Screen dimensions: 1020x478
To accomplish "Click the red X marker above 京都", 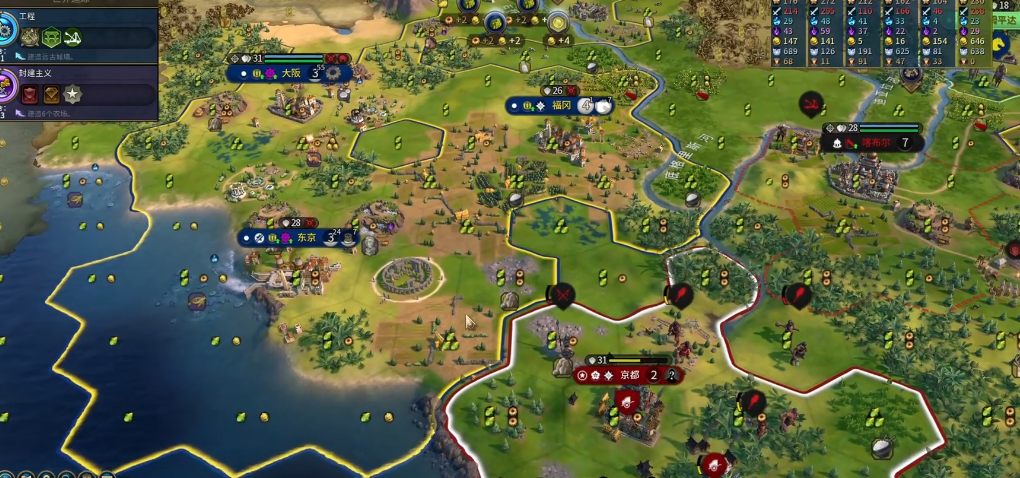I will tap(563, 294).
